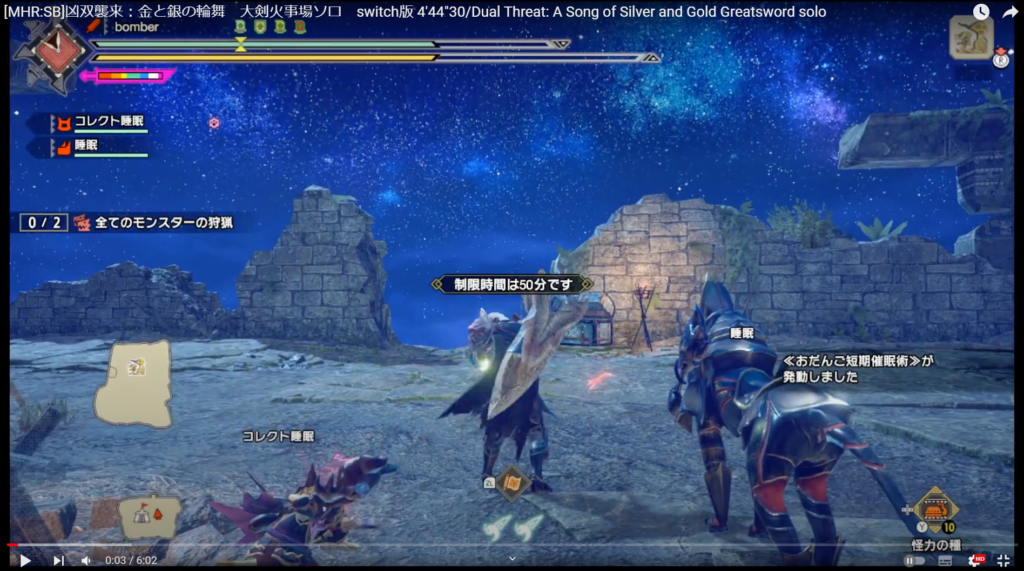Viewport: 1024px width, 571px height.
Task: Open the scroll action slot icon
Action: 512,483
